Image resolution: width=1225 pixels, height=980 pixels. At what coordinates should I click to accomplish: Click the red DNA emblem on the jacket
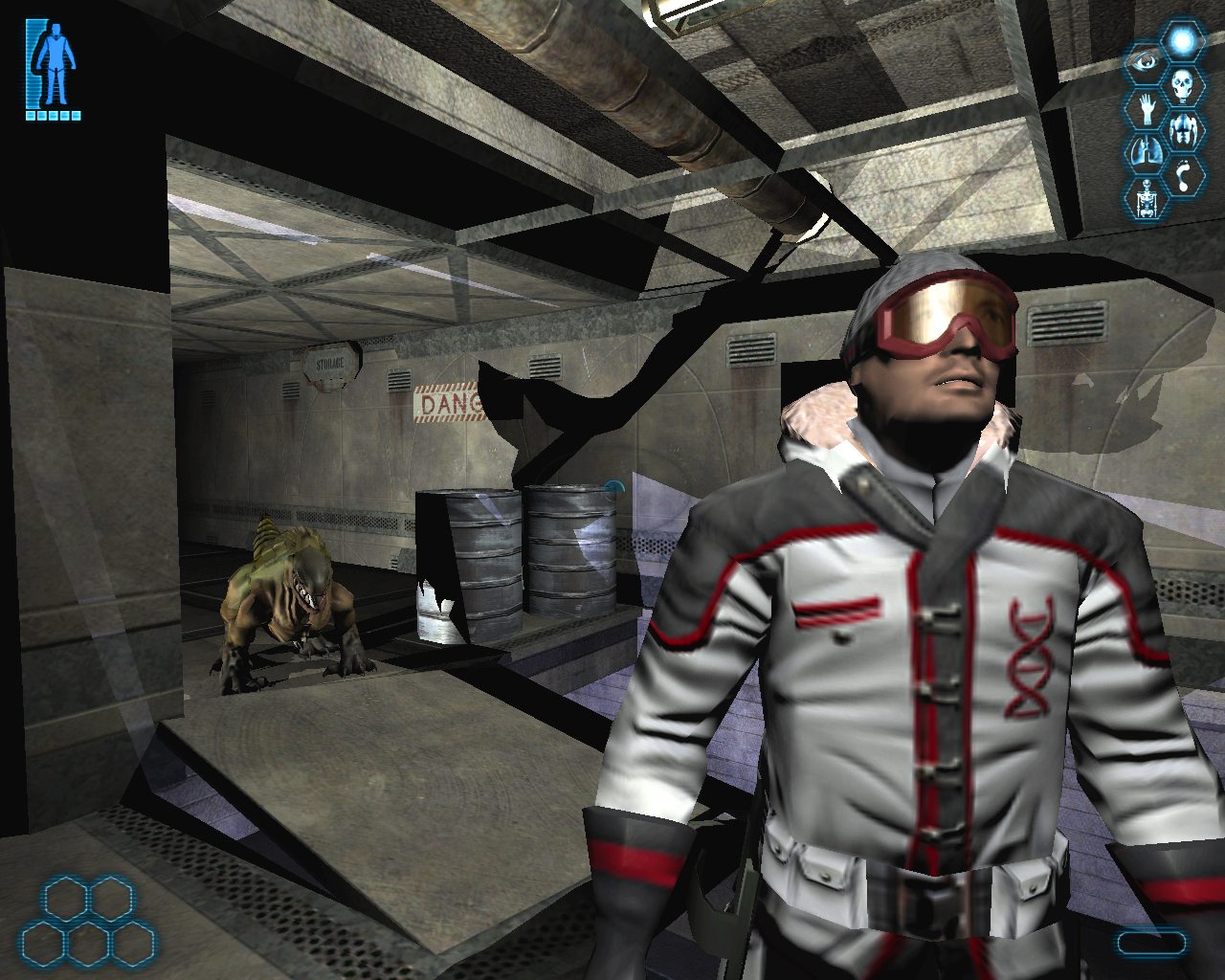point(1027,656)
